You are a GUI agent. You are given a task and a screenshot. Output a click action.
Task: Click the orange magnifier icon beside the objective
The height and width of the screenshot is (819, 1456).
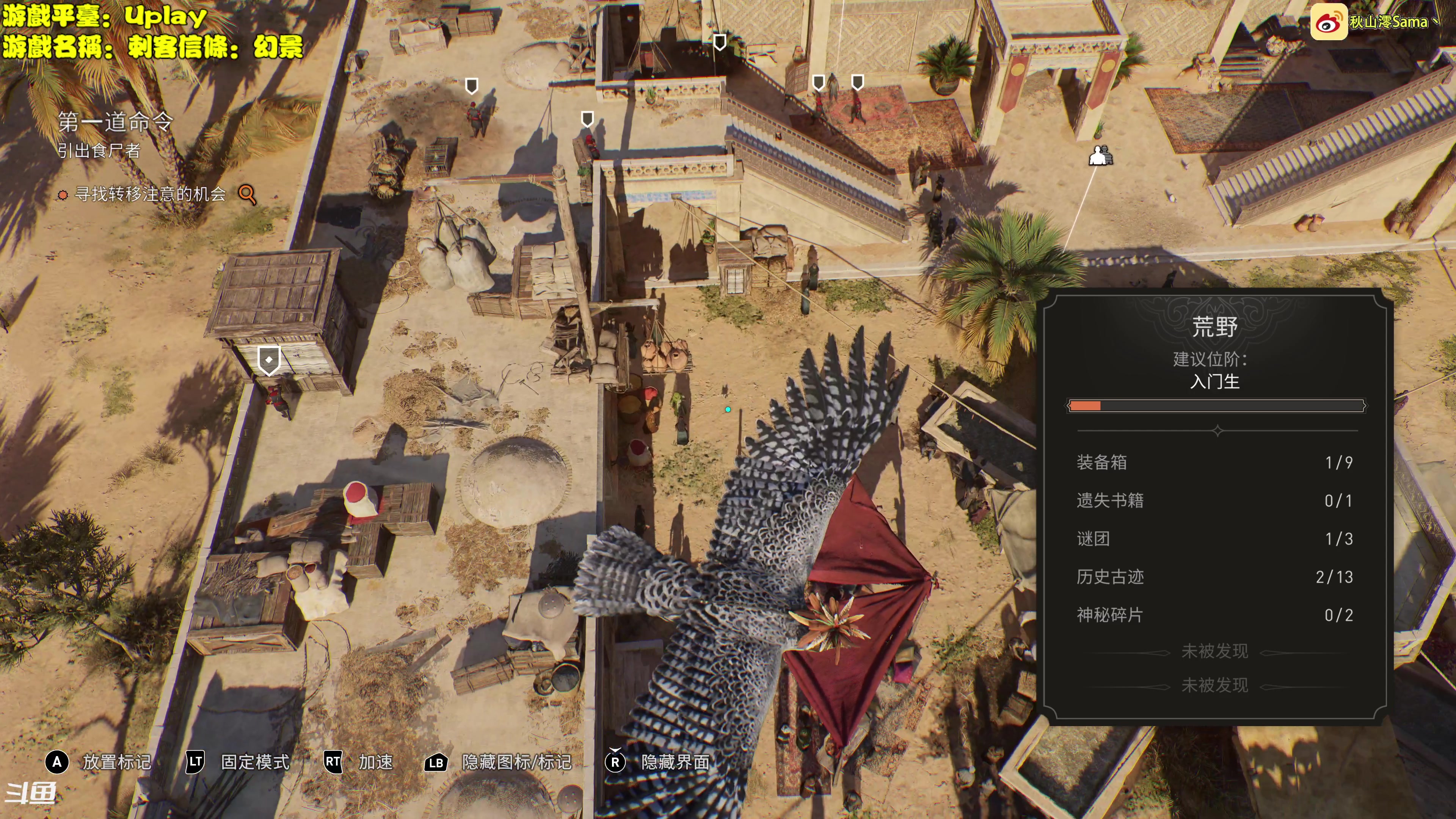point(247,195)
